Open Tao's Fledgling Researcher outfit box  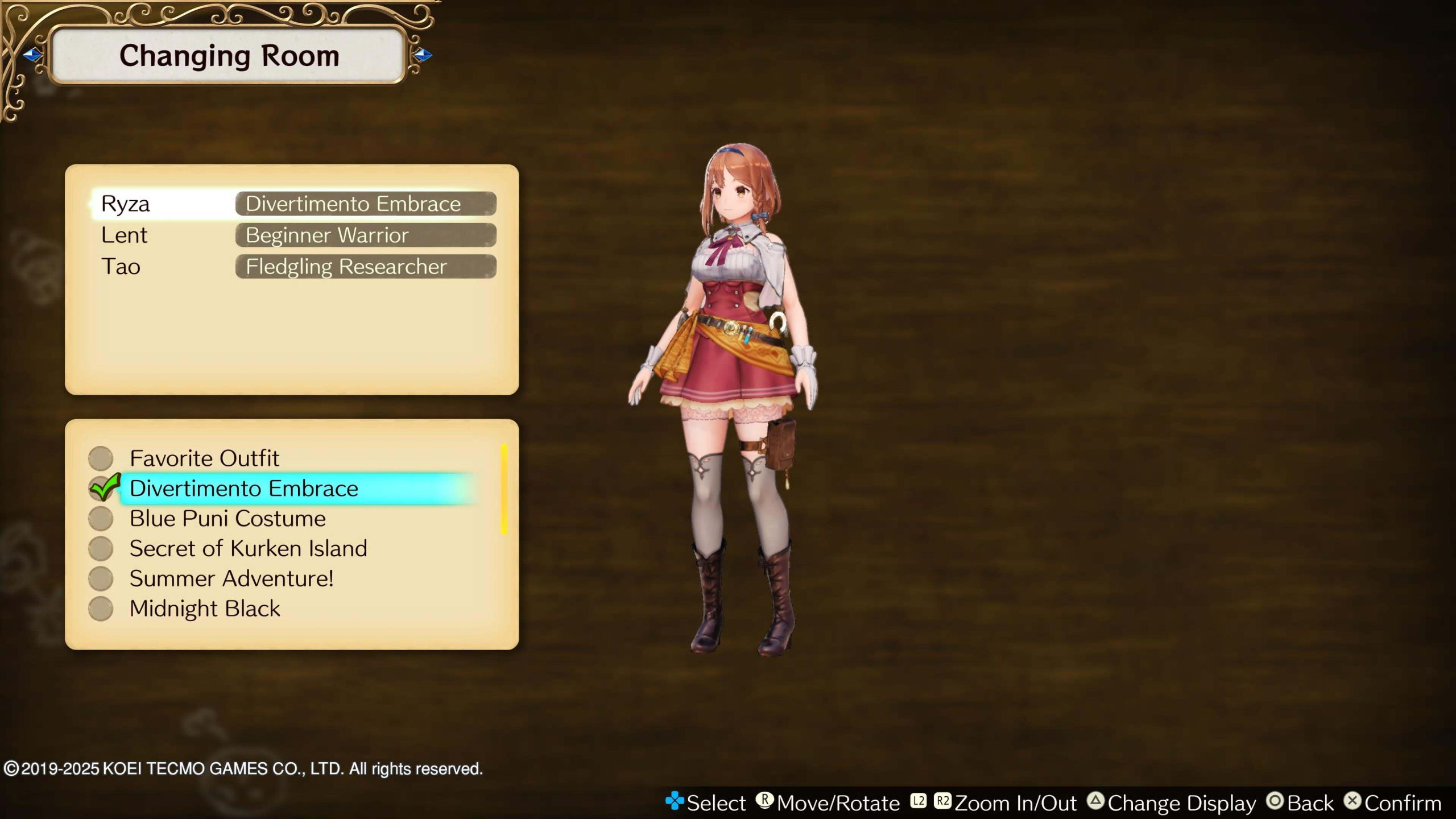pyautogui.click(x=366, y=266)
